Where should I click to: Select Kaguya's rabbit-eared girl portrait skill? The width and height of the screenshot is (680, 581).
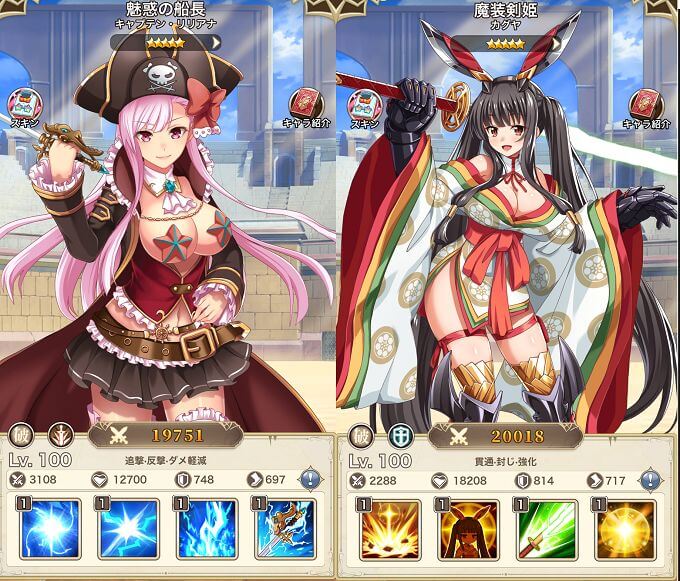467,530
